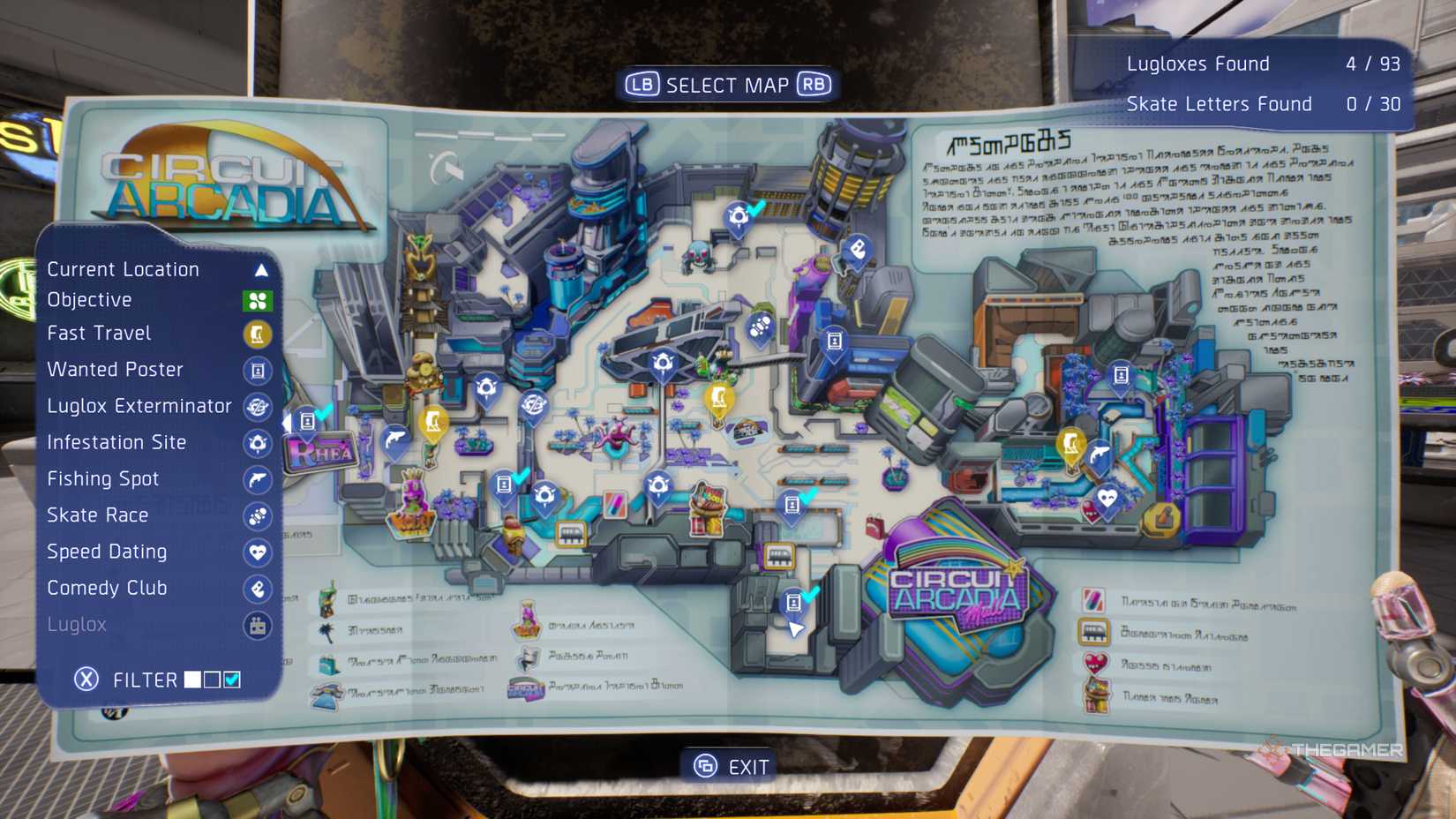Image resolution: width=1456 pixels, height=819 pixels.
Task: Click the middle Filter checkbox
Action: click(211, 679)
